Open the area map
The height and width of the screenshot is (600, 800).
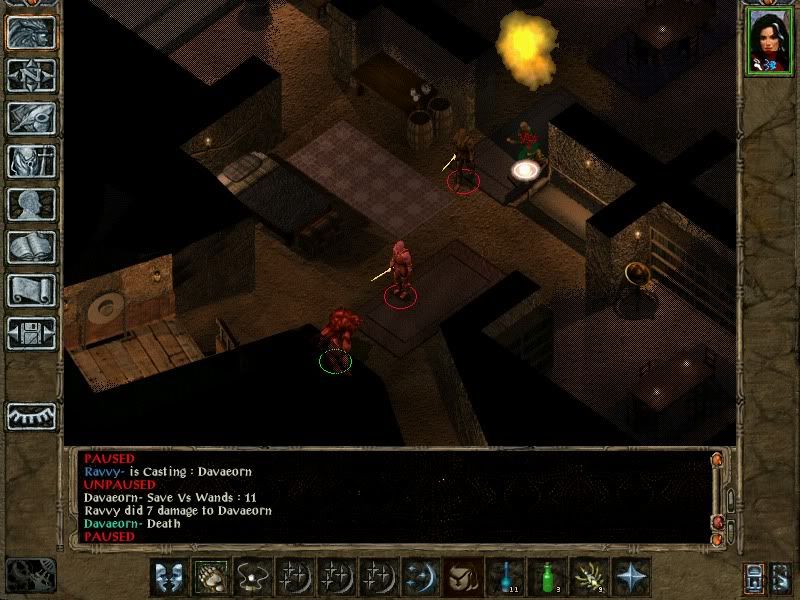coord(31,75)
